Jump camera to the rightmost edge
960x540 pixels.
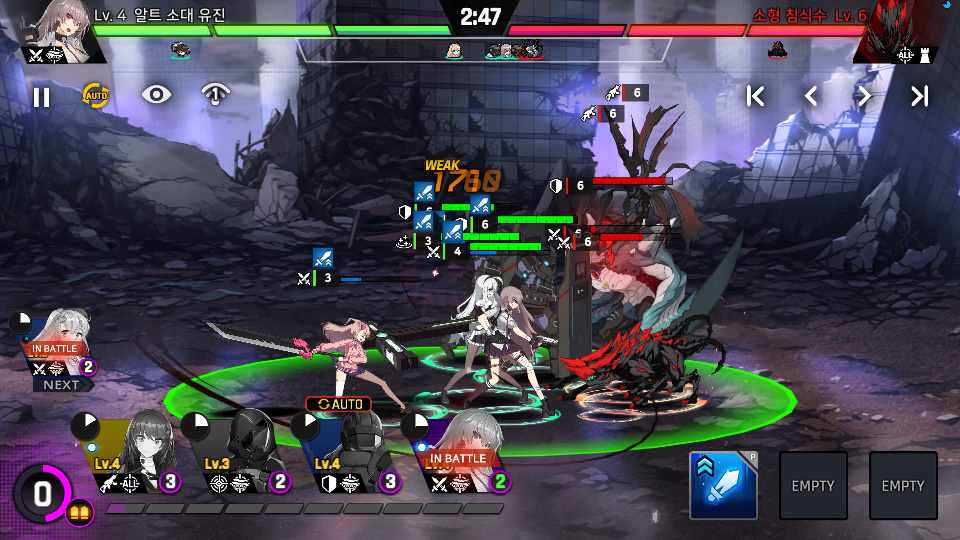click(x=919, y=96)
